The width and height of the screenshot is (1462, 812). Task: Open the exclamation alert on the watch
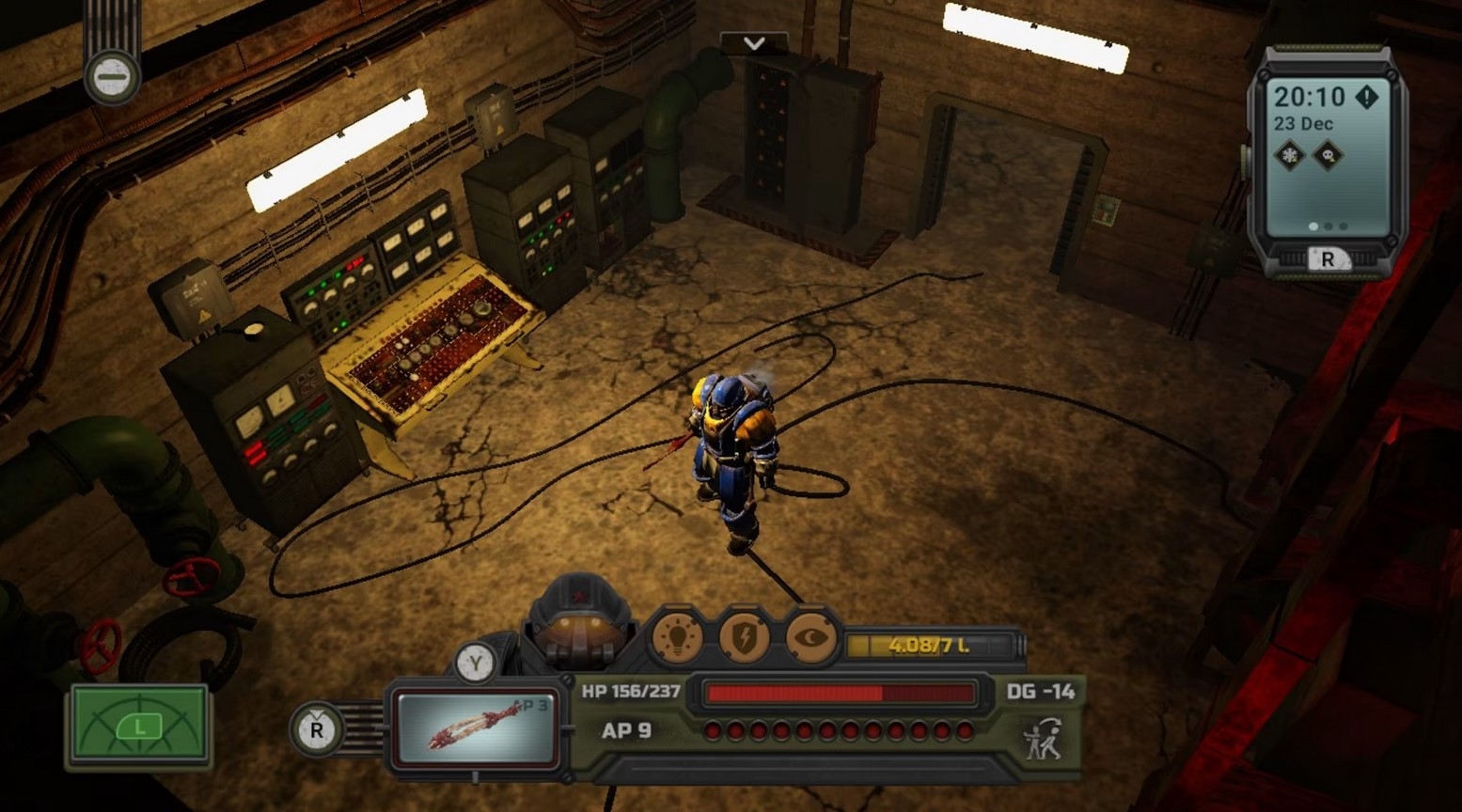[x=1366, y=96]
